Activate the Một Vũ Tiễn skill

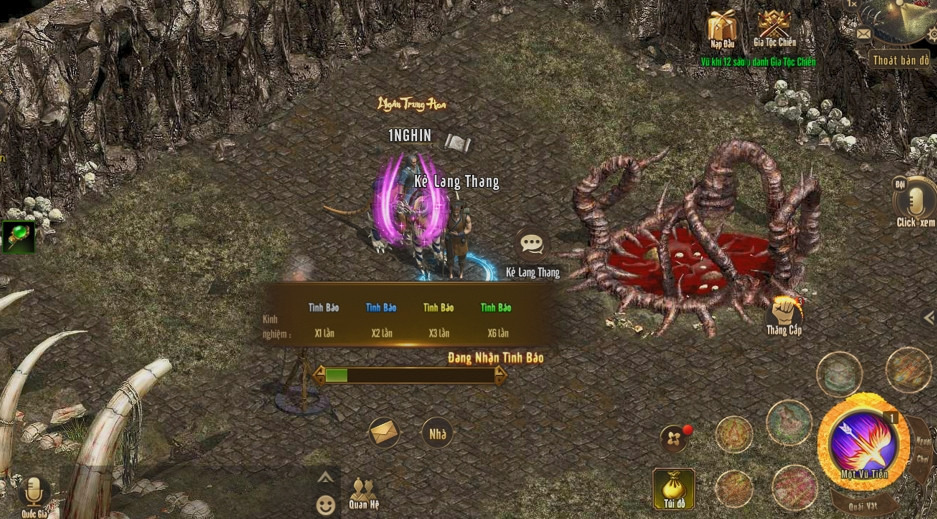point(862,440)
